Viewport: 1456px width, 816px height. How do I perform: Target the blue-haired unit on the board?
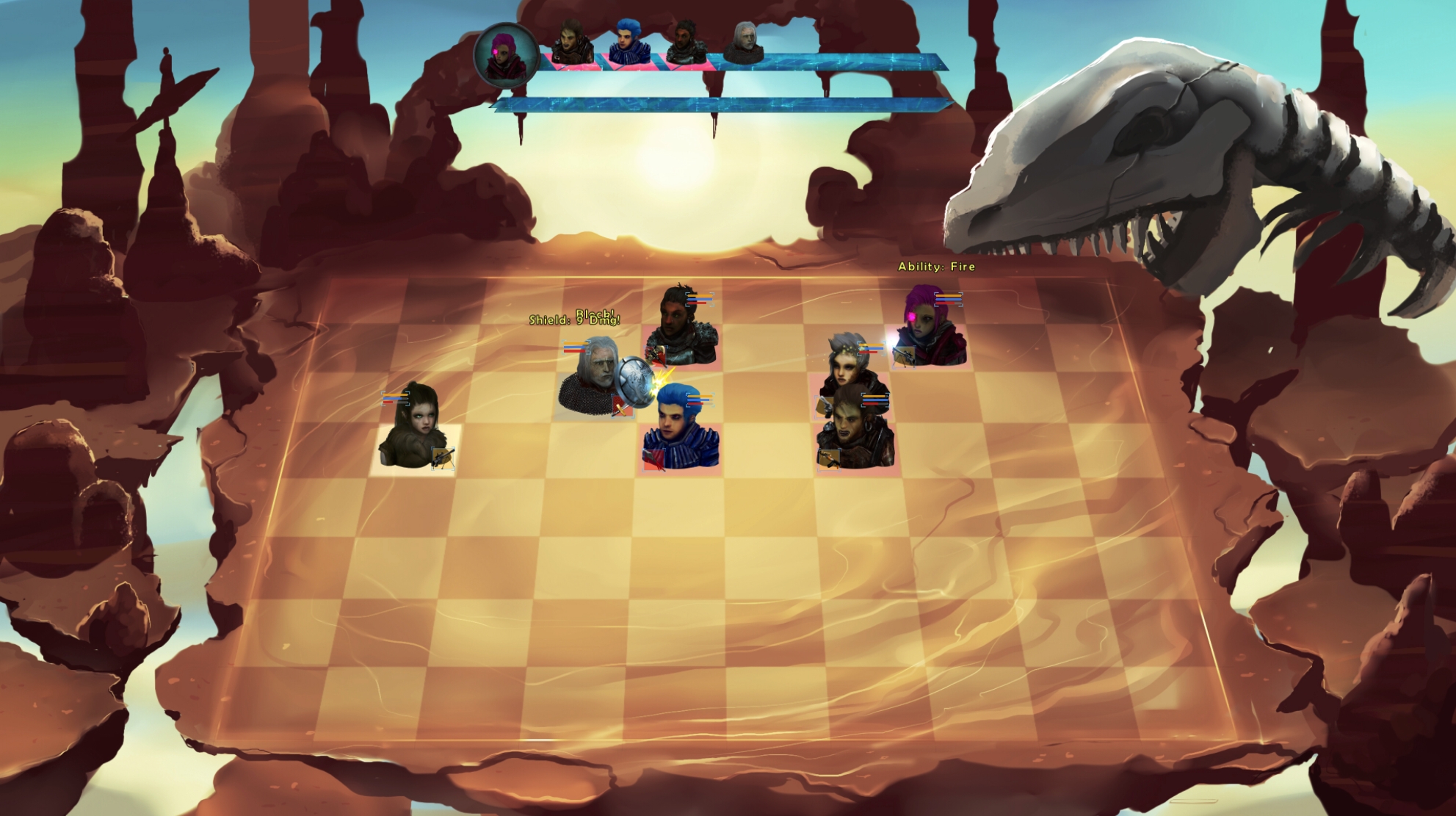point(679,430)
